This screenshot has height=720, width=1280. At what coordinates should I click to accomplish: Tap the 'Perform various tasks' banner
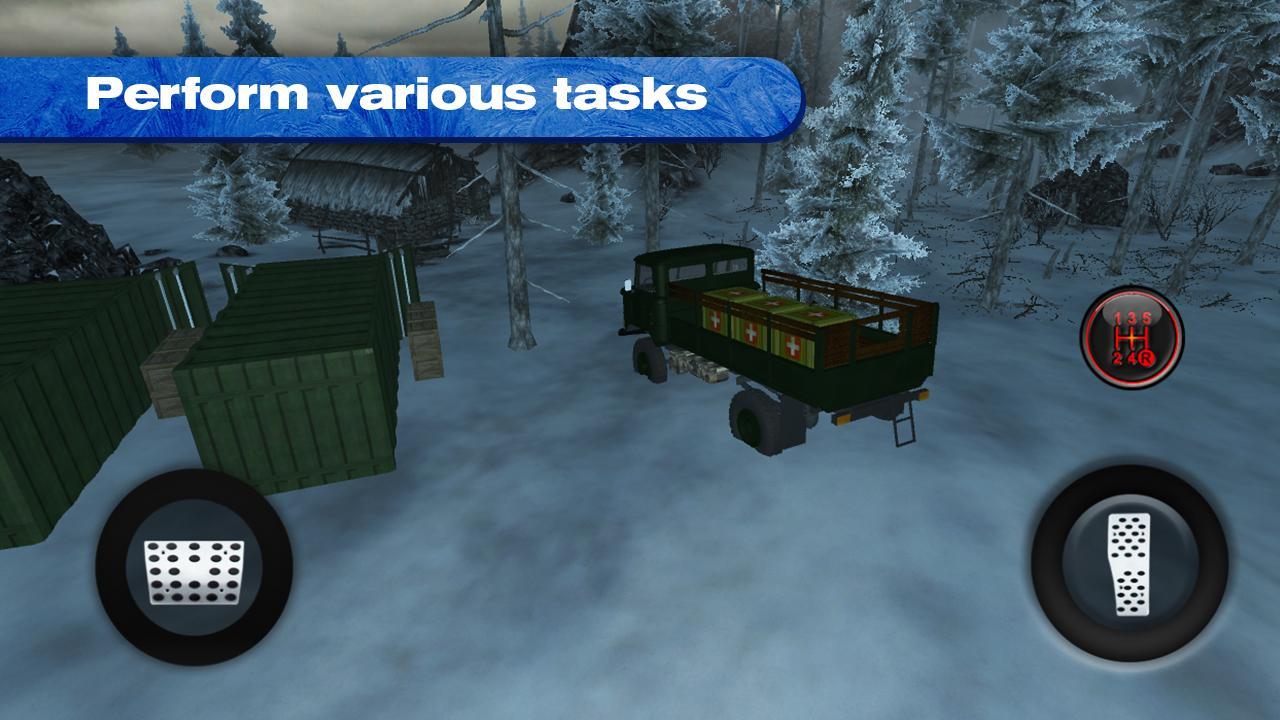click(x=400, y=93)
